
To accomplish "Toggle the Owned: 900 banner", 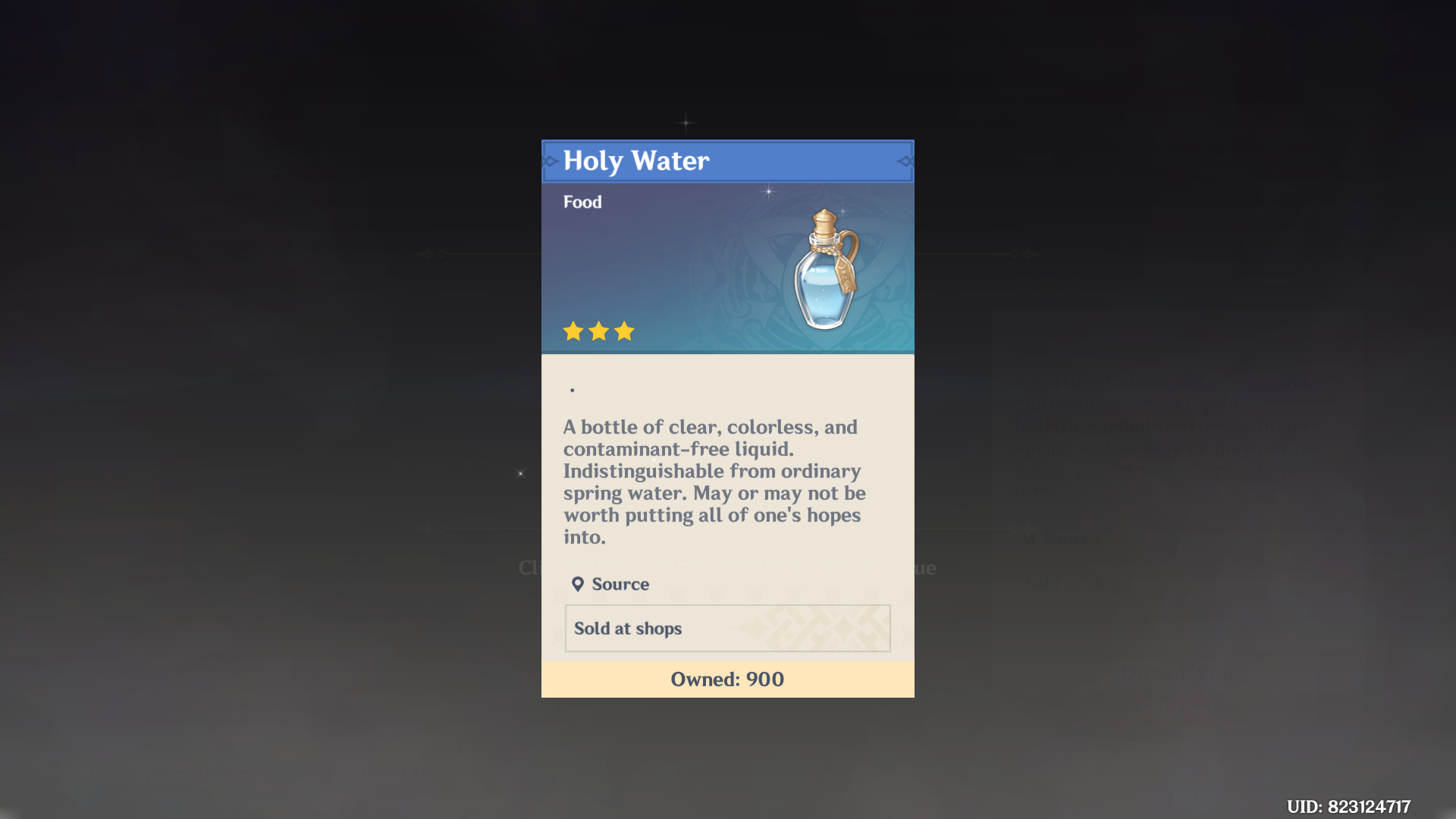I will pos(727,679).
